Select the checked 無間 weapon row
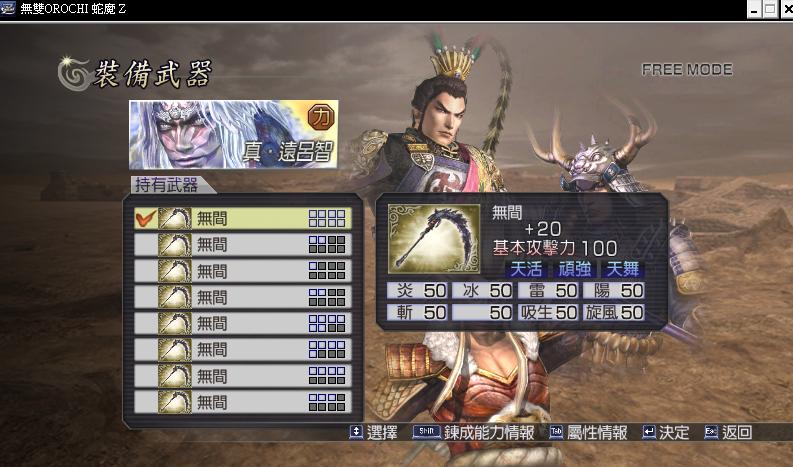 [243, 218]
